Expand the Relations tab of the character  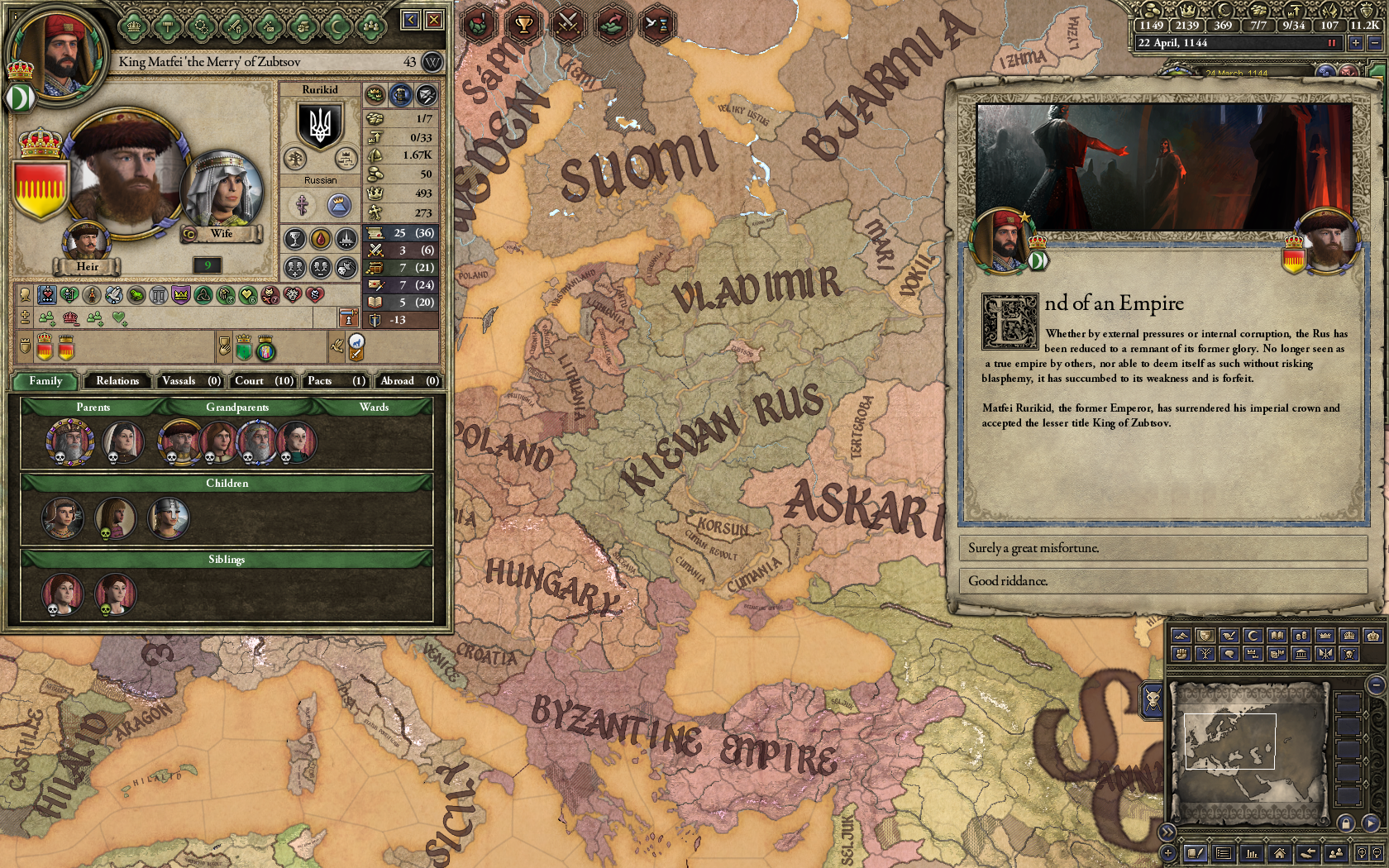(x=117, y=381)
